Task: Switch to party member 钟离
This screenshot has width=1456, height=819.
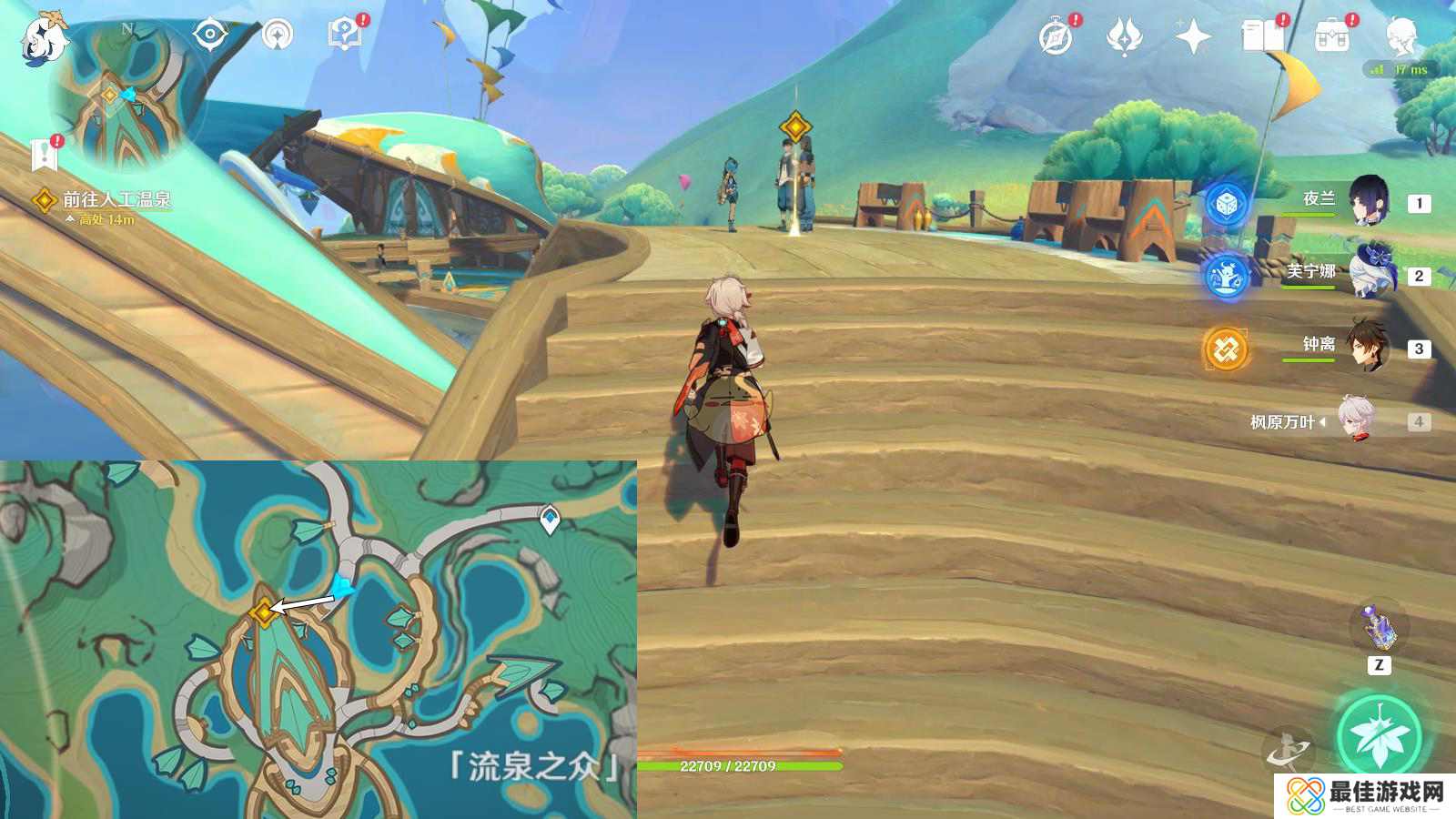Action: (x=1367, y=347)
